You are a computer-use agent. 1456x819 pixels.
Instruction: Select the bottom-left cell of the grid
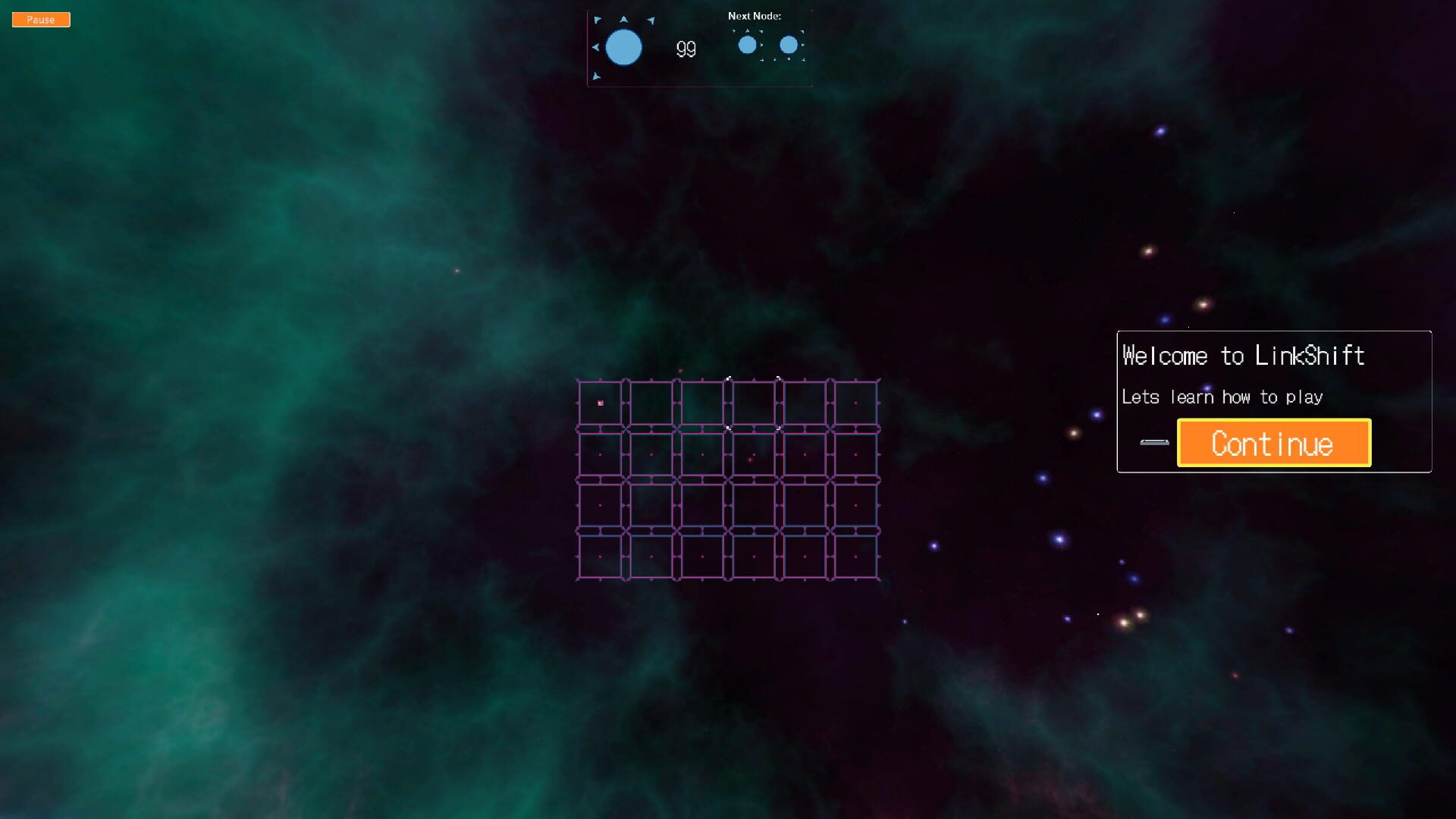[x=599, y=555]
